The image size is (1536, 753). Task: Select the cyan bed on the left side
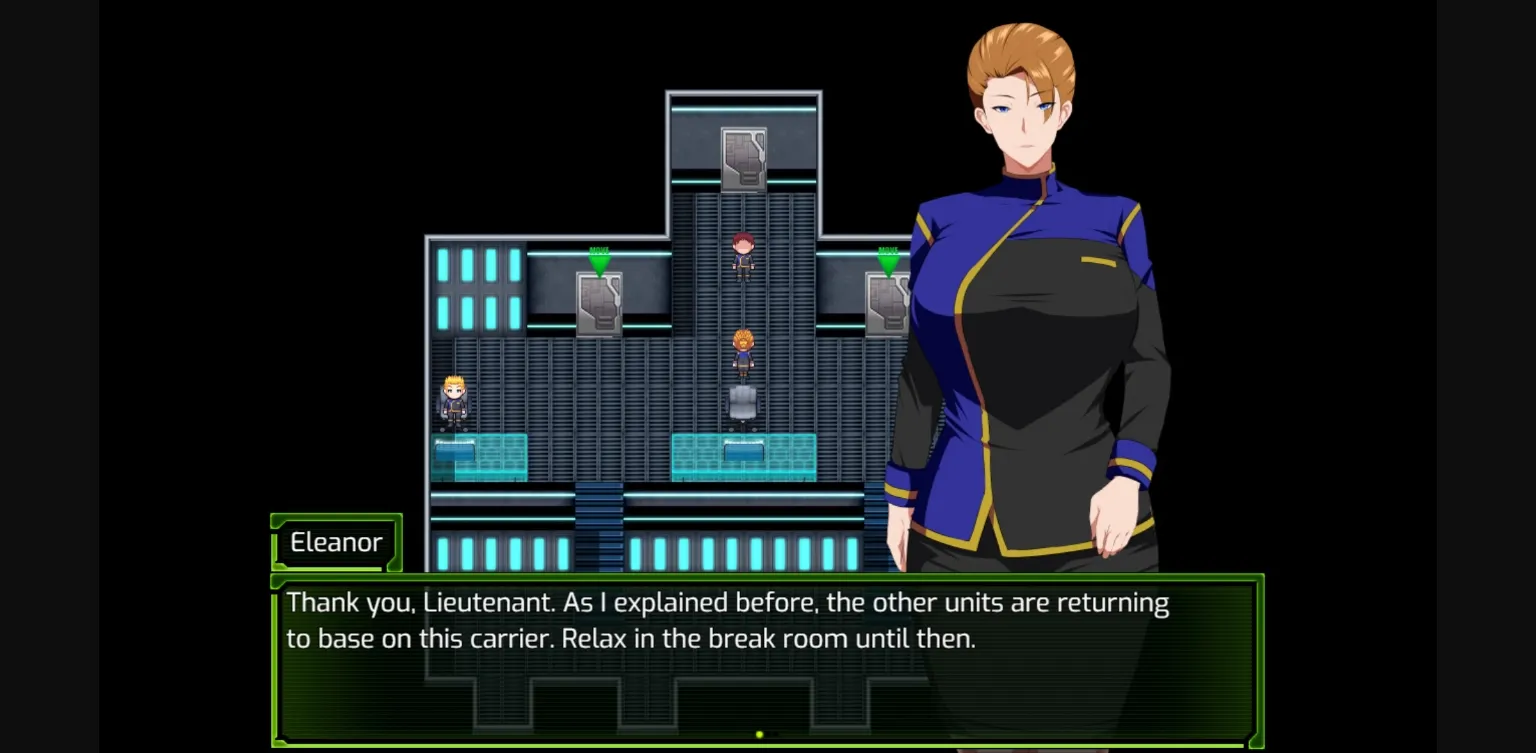[477, 455]
